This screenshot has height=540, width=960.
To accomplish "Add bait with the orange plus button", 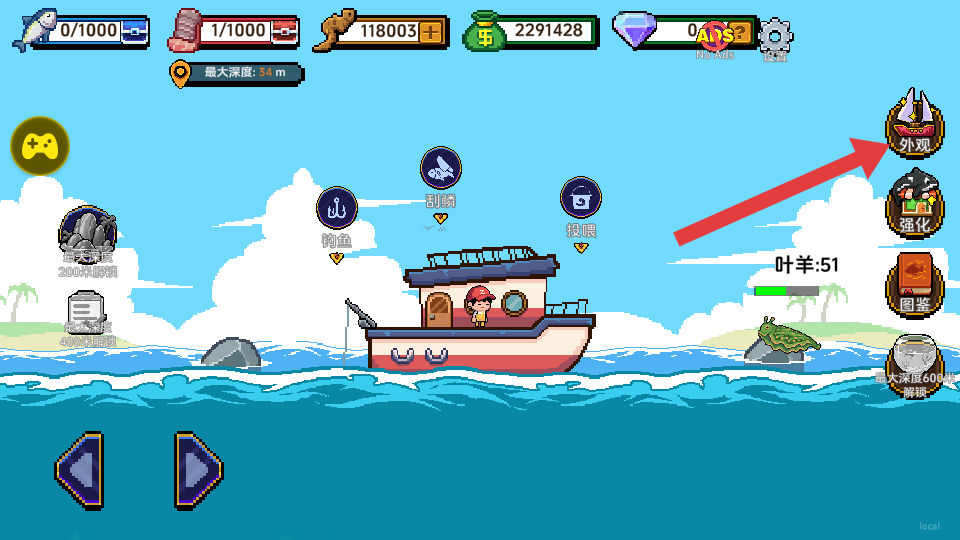I will (431, 31).
